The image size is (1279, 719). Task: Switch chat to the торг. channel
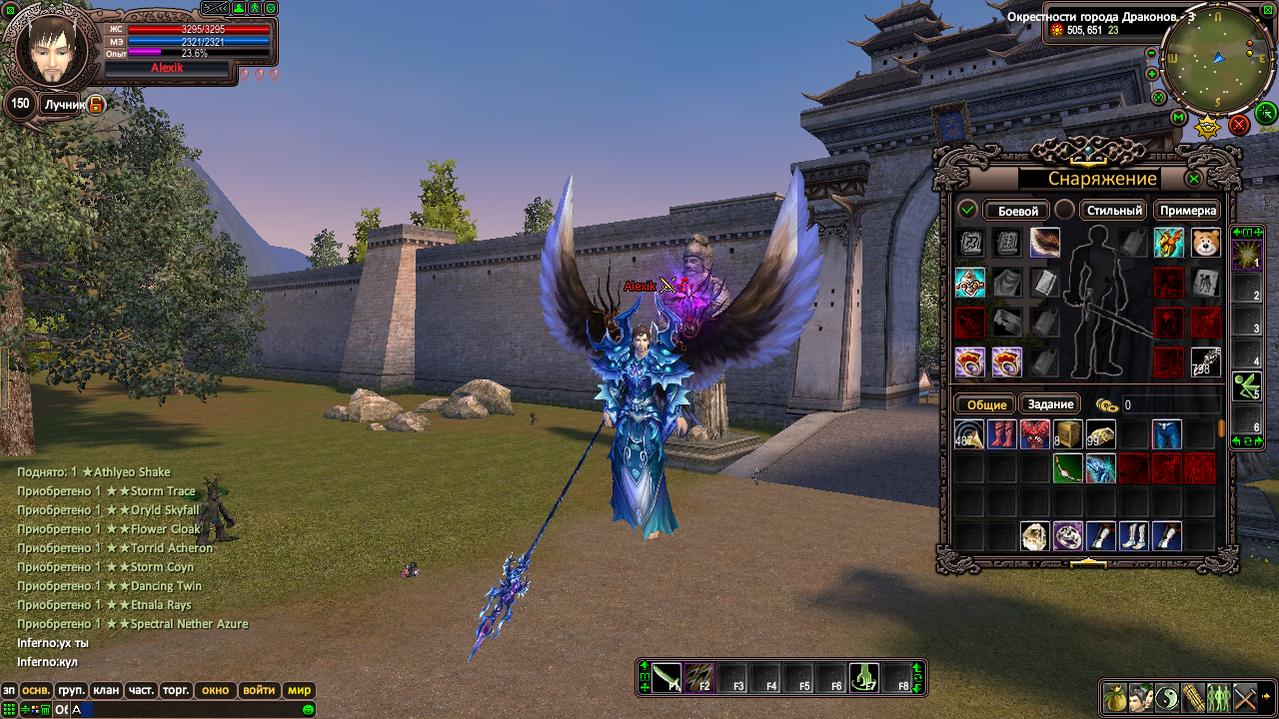click(176, 690)
